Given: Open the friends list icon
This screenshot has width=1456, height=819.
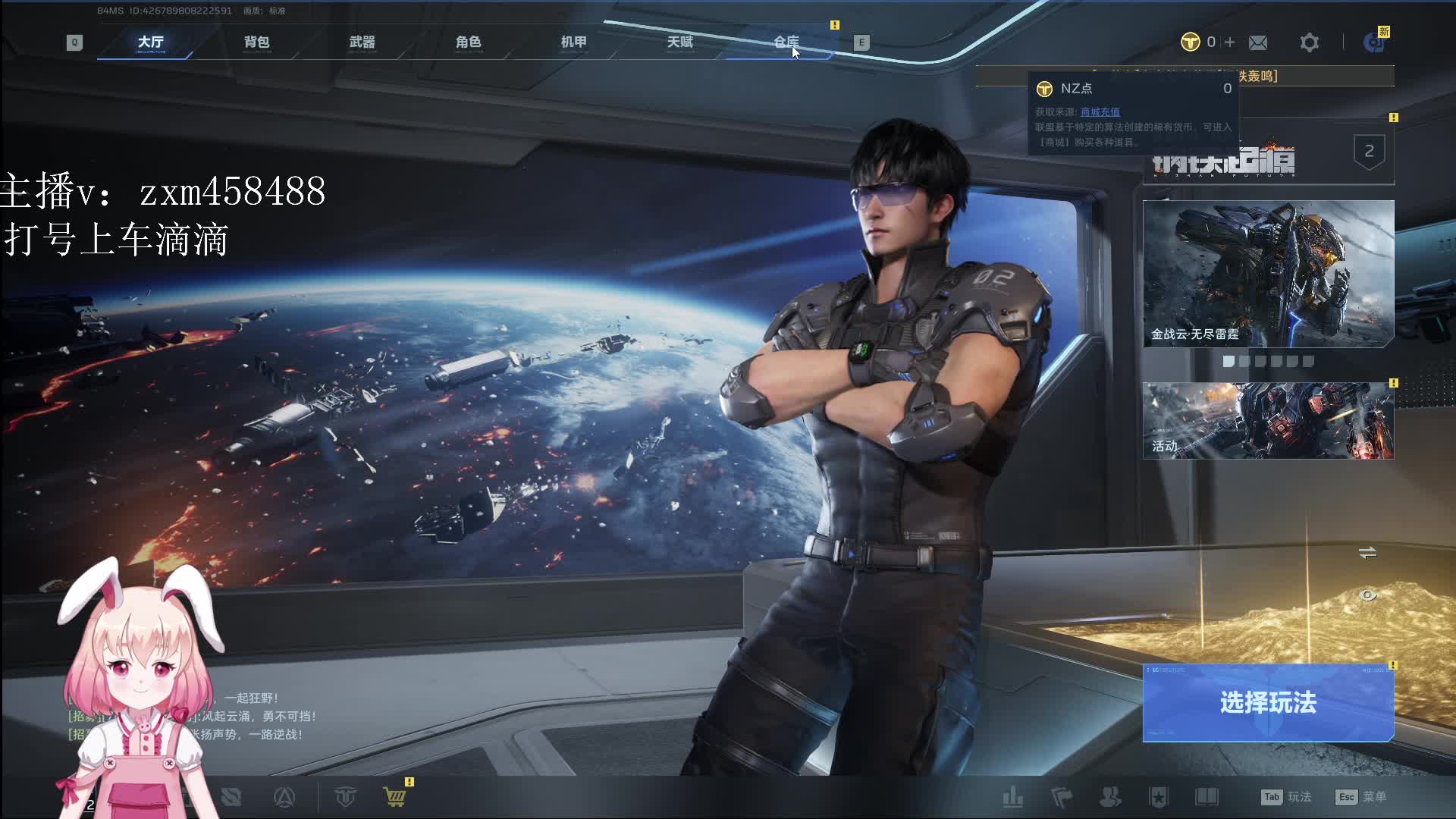Looking at the screenshot, I should pyautogui.click(x=1110, y=797).
